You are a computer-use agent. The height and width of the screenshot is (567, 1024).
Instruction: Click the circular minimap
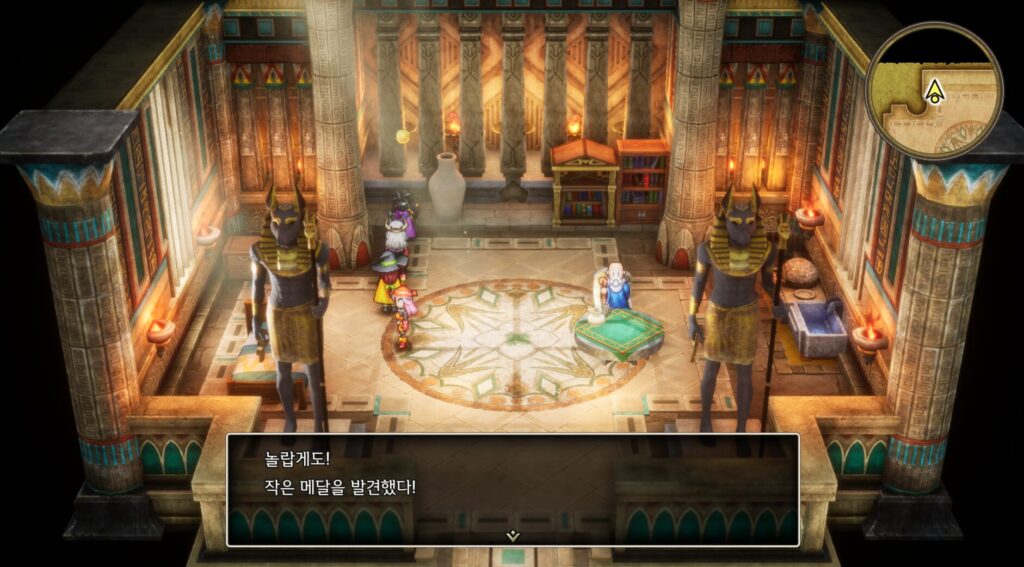934,92
